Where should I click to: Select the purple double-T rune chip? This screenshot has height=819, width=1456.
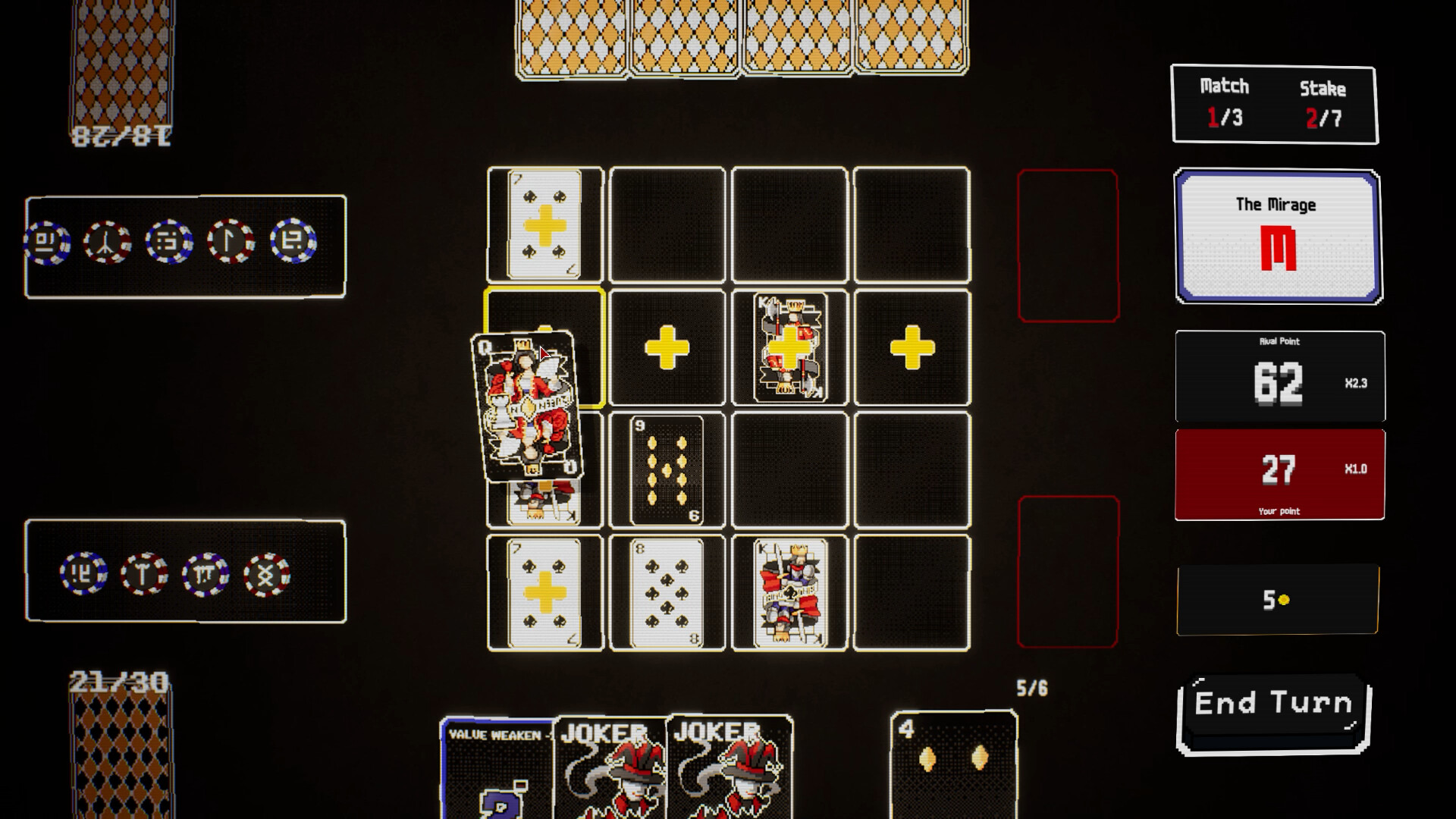coord(206,574)
